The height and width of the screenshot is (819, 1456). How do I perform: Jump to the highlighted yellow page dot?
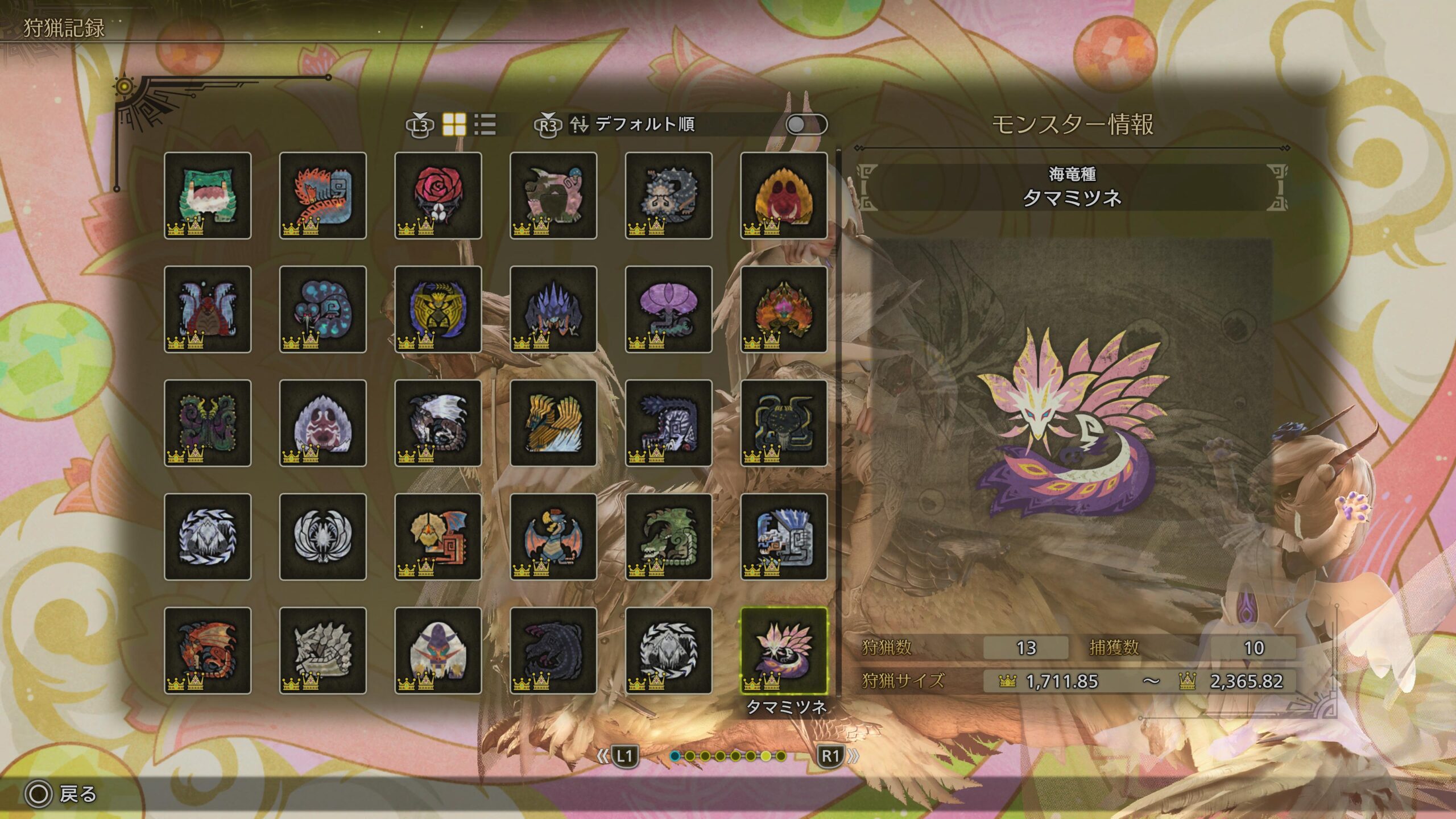[x=766, y=756]
